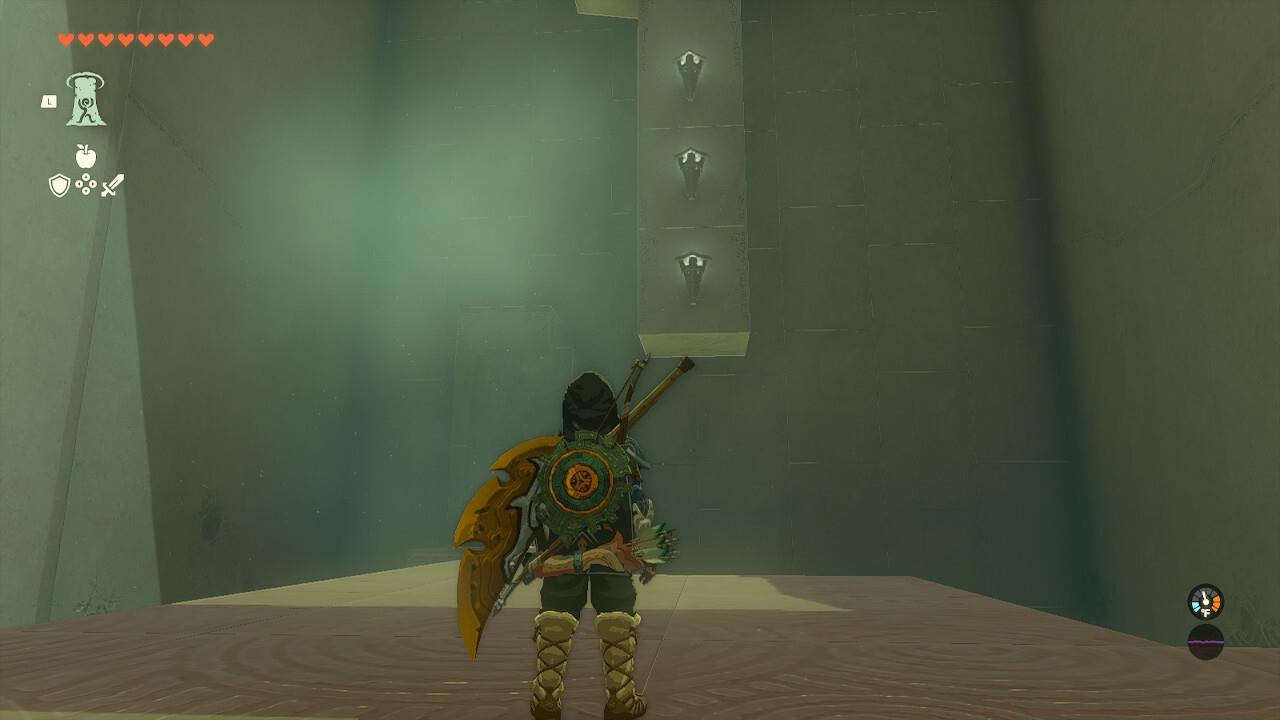Image resolution: width=1280 pixels, height=720 pixels.
Task: Select the materials icon between shield and sword
Action: (86, 183)
